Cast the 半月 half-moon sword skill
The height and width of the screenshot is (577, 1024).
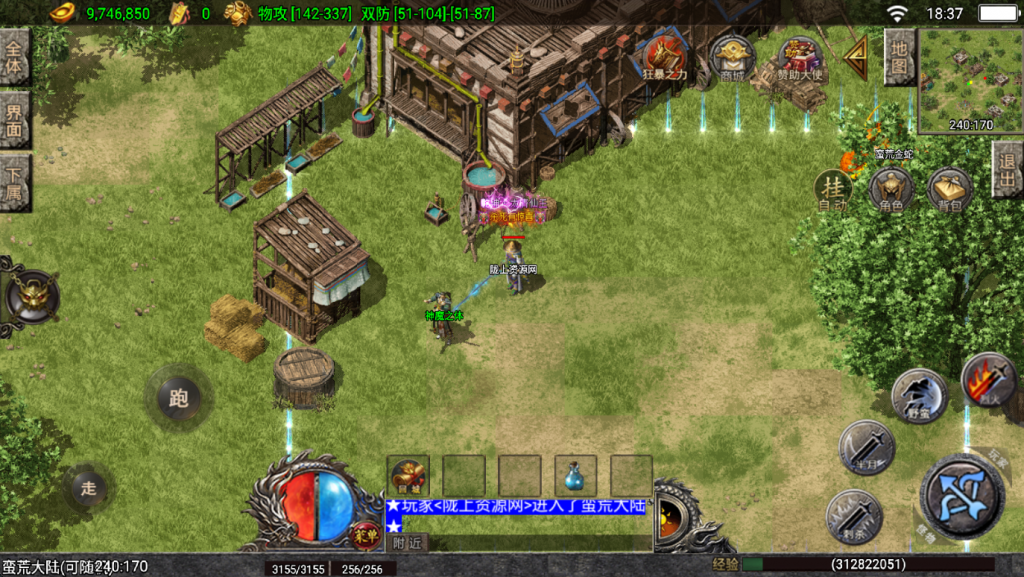click(x=866, y=446)
